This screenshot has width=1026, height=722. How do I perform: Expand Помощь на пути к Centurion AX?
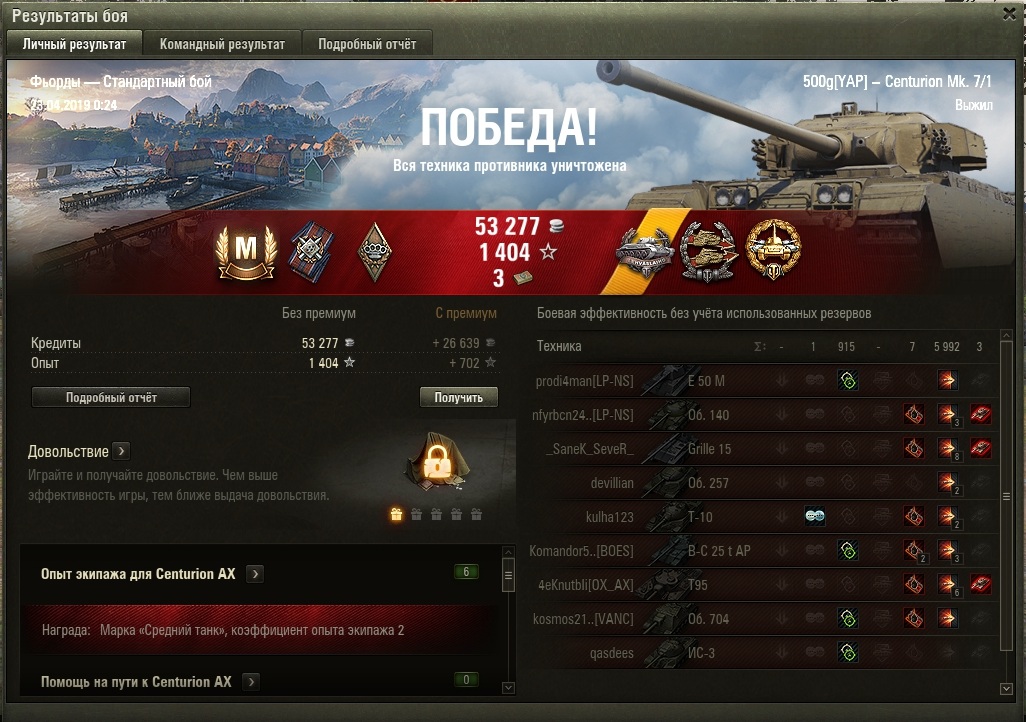pyautogui.click(x=251, y=682)
